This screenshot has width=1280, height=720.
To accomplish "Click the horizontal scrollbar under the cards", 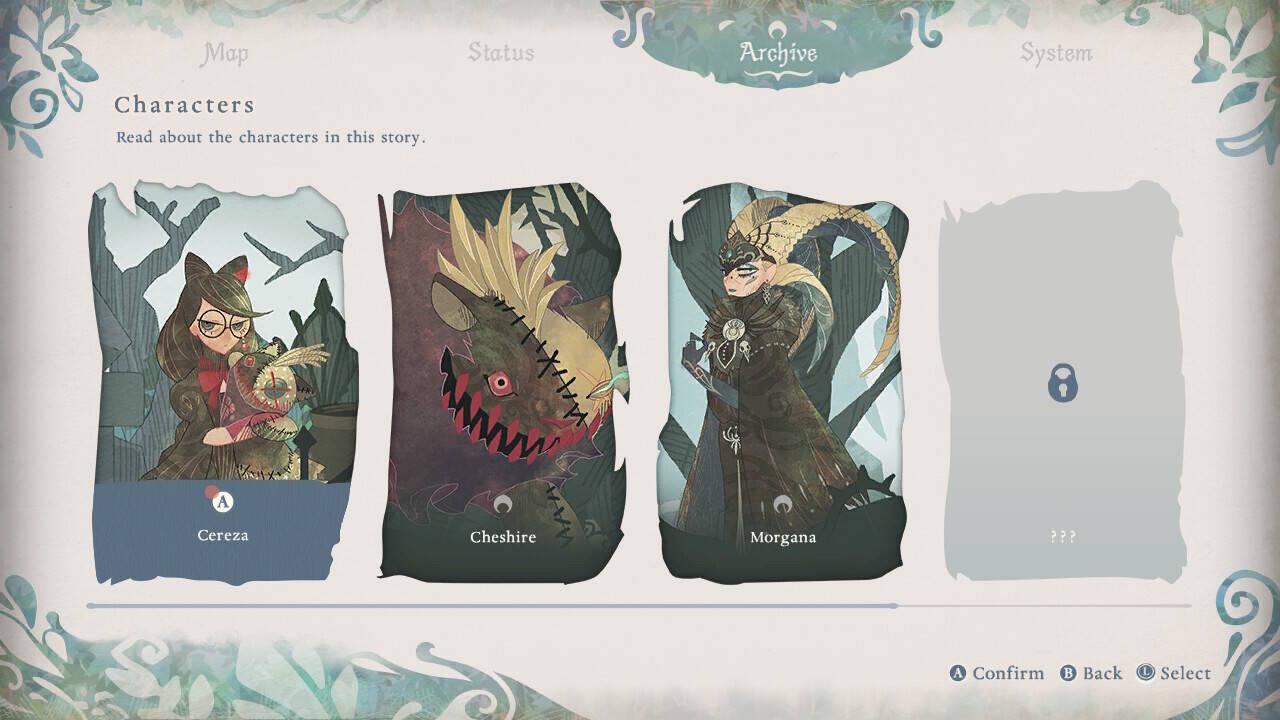I will click(x=490, y=606).
